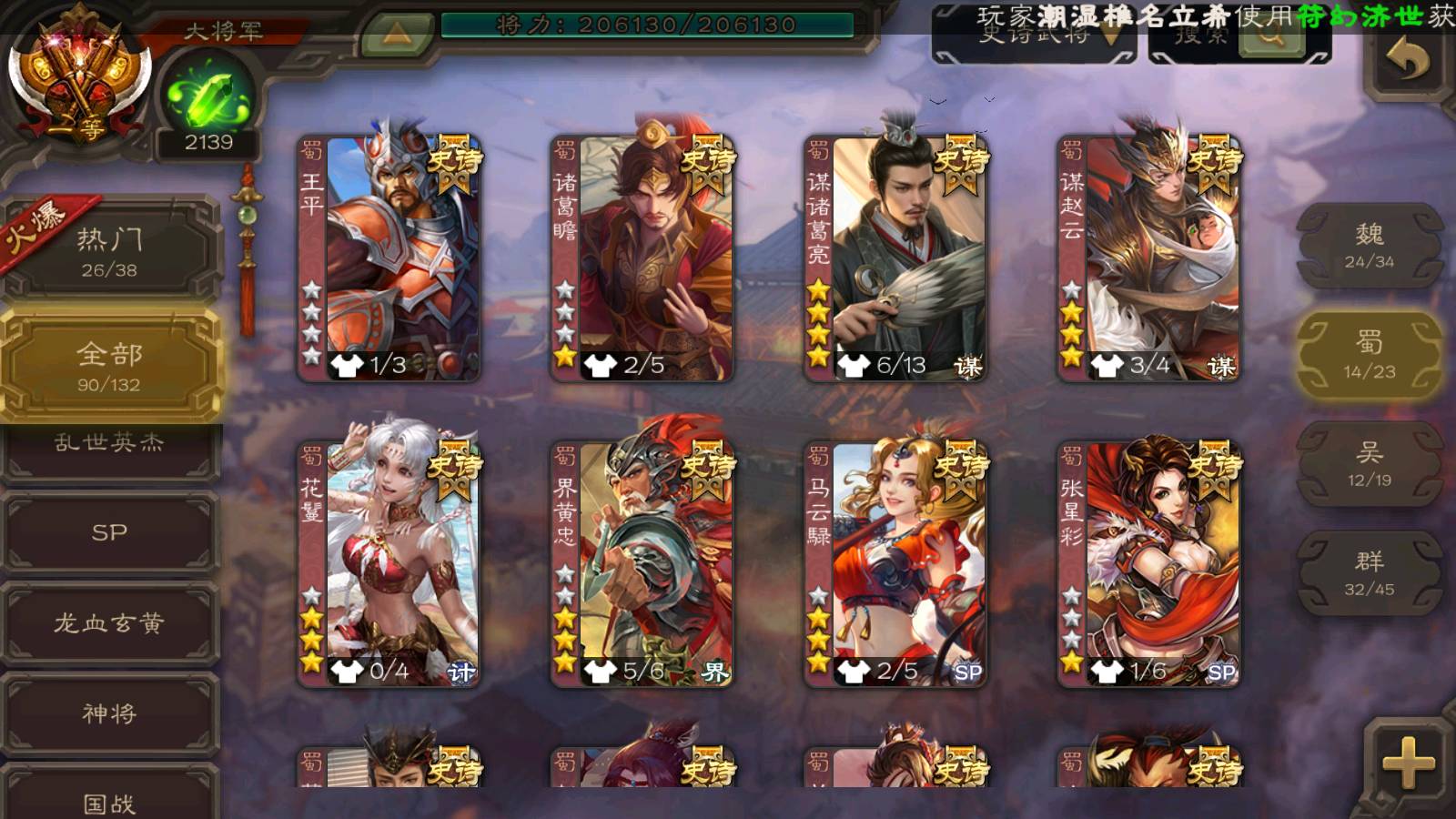This screenshot has height=819, width=1456.
Task: Filter heroes by 魏 faction
Action: tap(1369, 246)
